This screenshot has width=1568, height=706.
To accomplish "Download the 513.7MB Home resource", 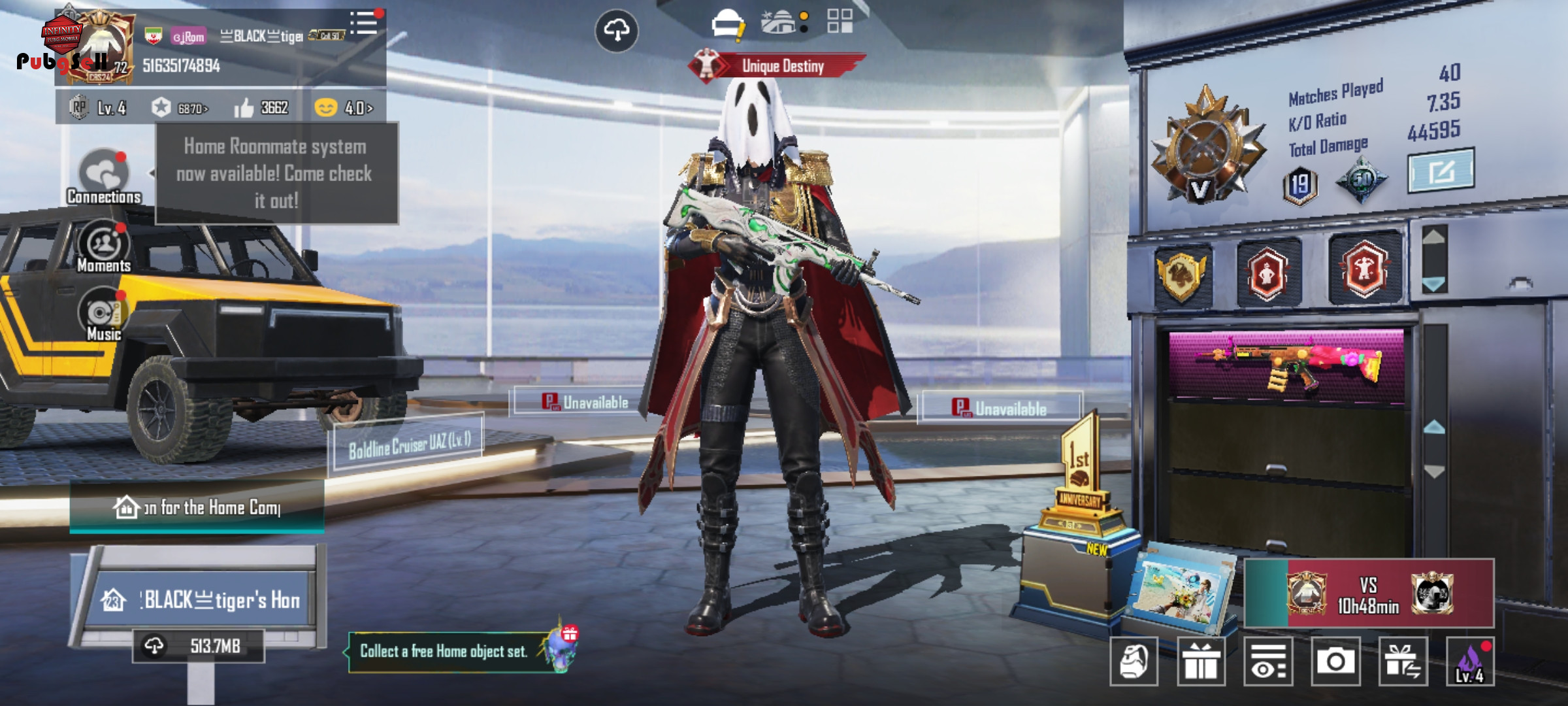I will tap(198, 647).
